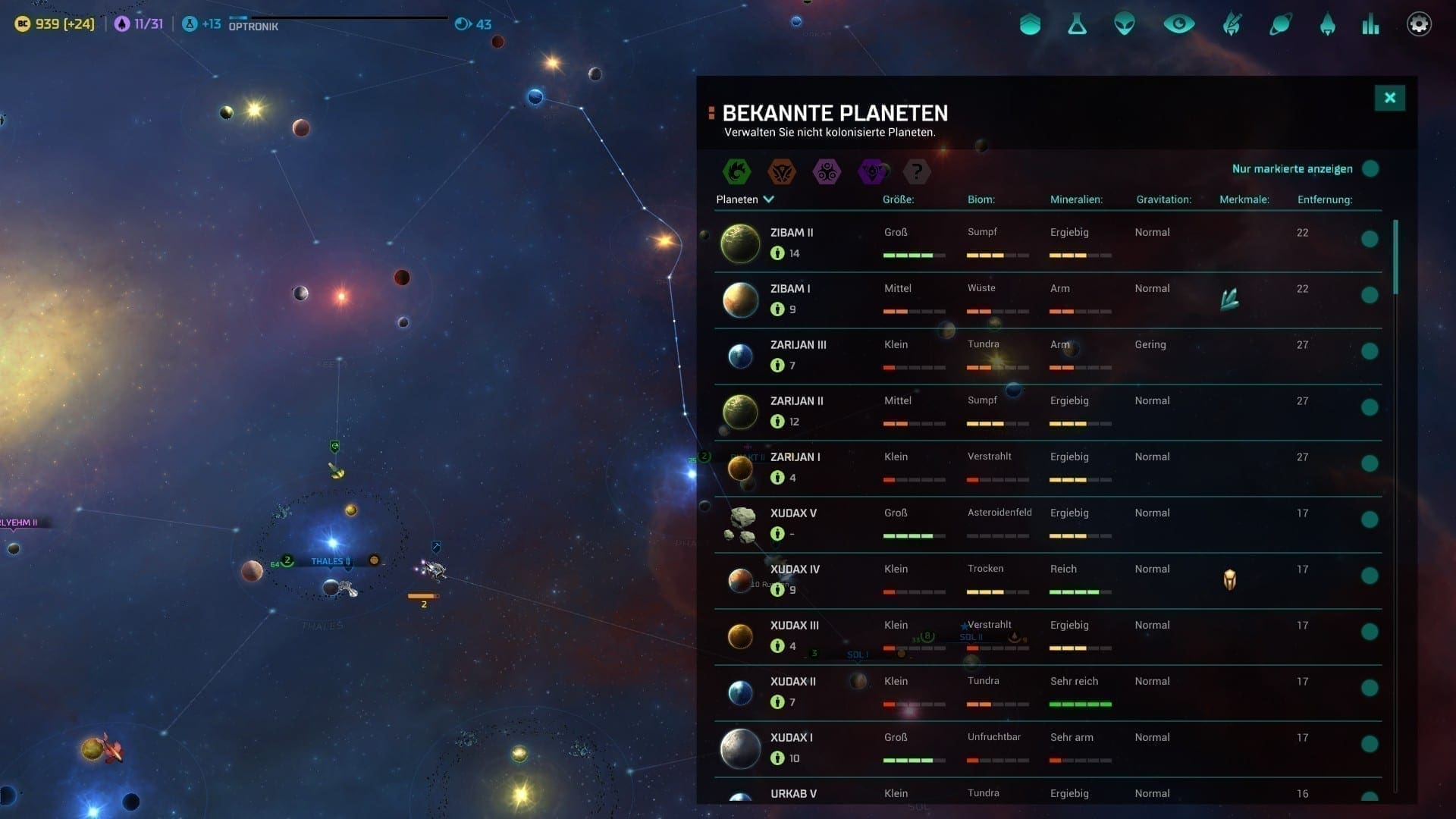Open the Optronik research progress
1456x819 pixels.
[x=253, y=24]
